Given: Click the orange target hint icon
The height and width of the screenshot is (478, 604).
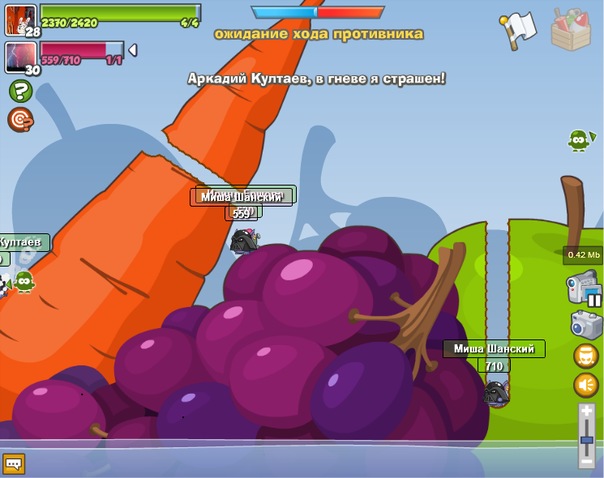Looking at the screenshot, I should [x=19, y=119].
